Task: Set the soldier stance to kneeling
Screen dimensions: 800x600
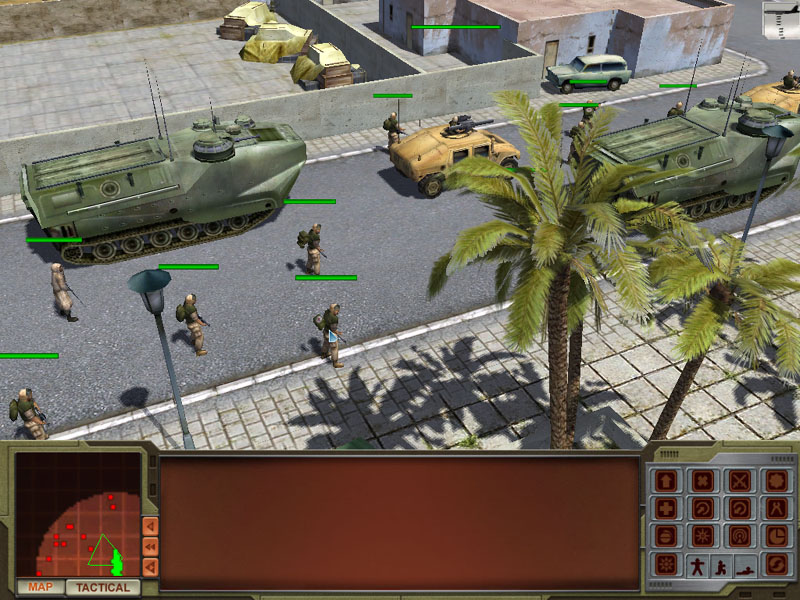Action: click(721, 567)
